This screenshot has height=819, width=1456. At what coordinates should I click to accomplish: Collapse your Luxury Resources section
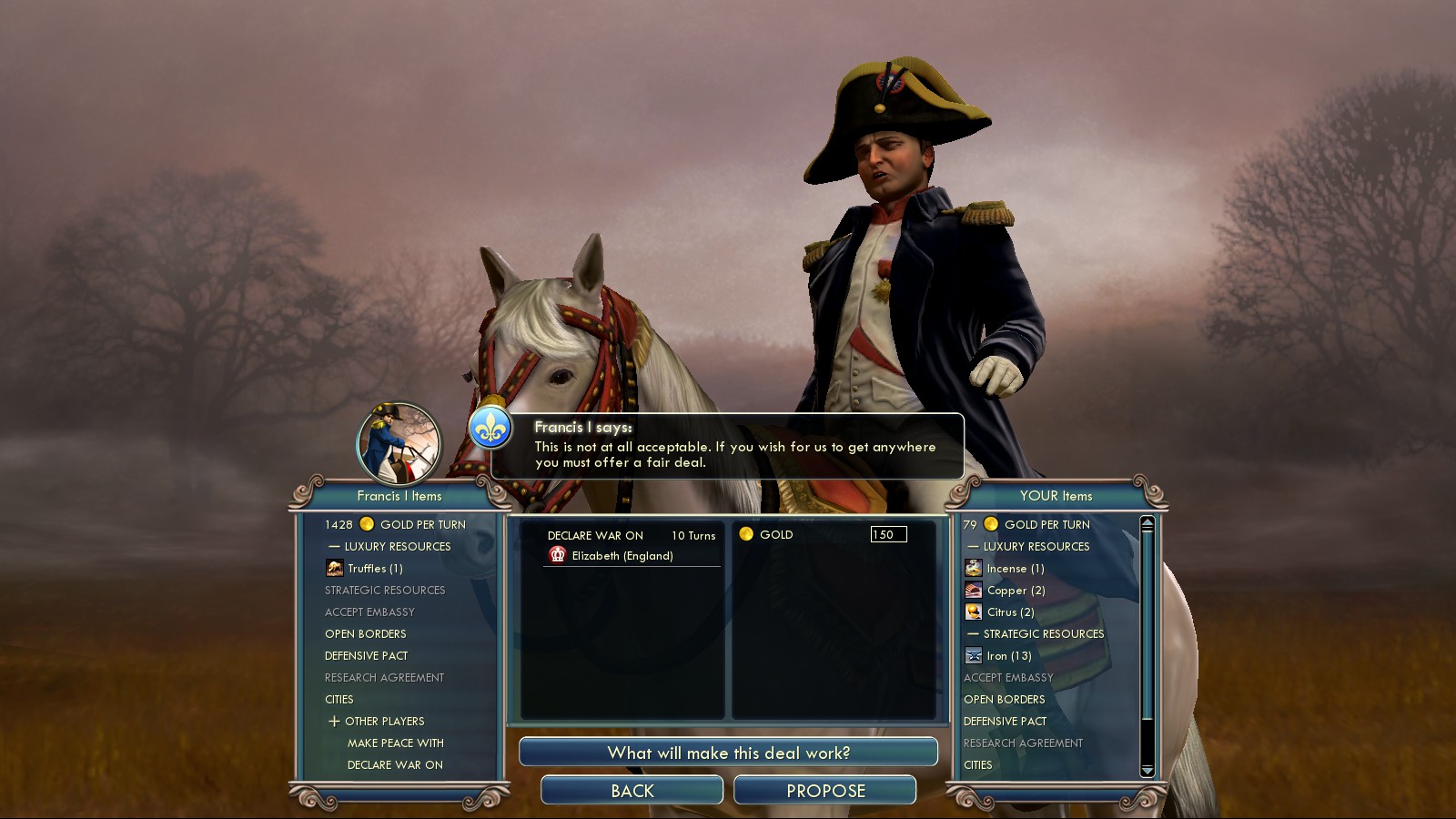click(972, 547)
